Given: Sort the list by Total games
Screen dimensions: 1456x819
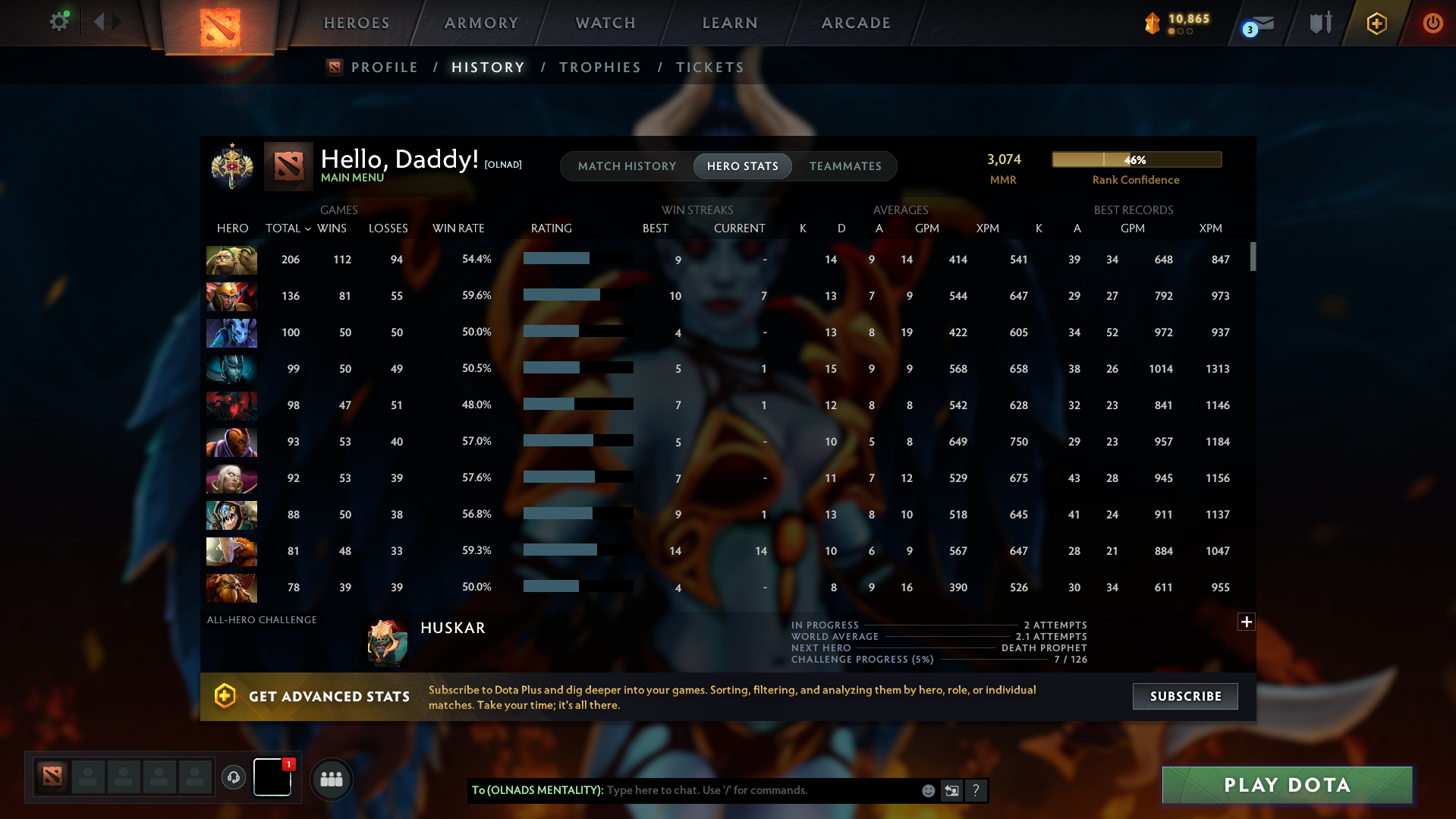Looking at the screenshot, I should pyautogui.click(x=284, y=228).
